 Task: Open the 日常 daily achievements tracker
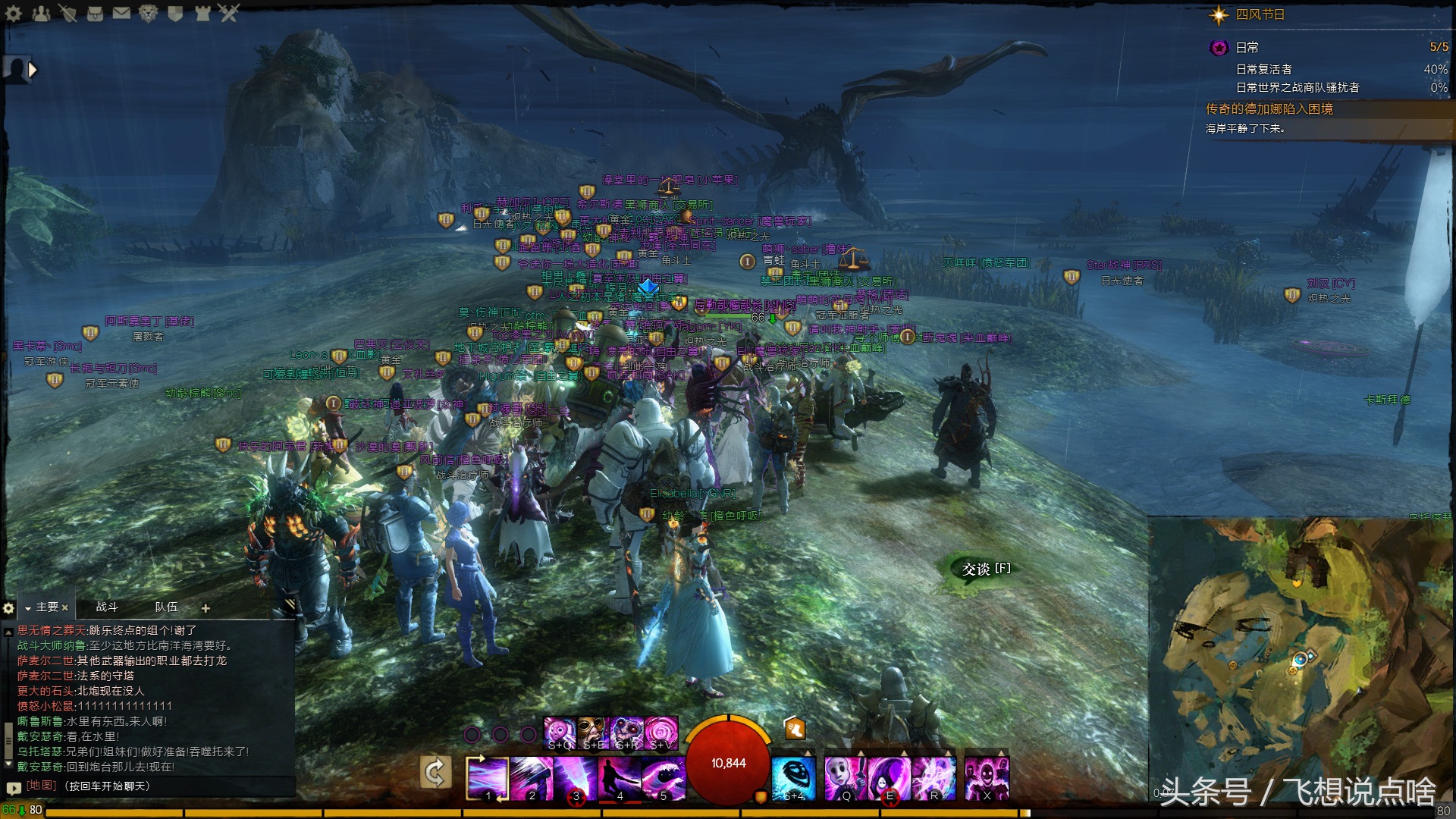pyautogui.click(x=1247, y=48)
